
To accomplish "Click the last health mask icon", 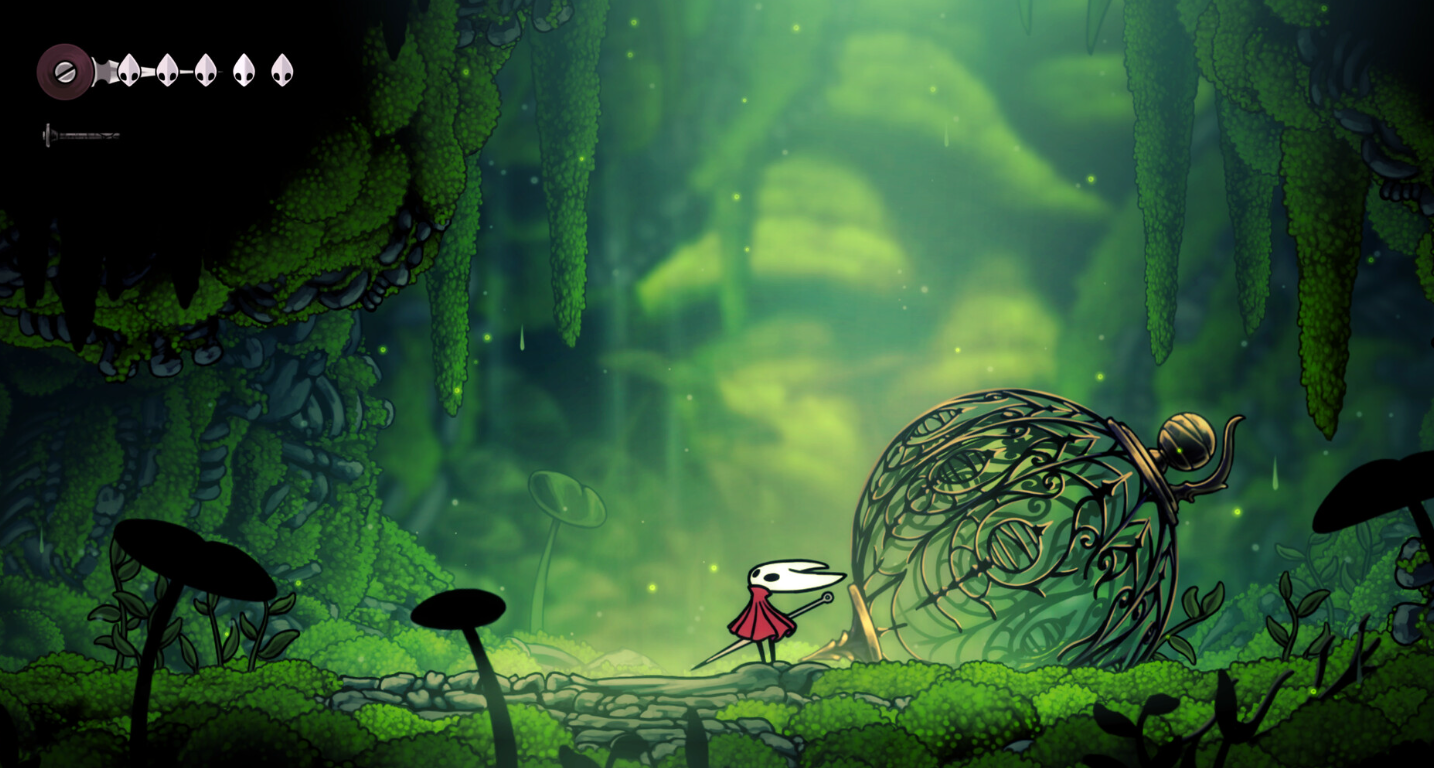I will click(x=283, y=69).
